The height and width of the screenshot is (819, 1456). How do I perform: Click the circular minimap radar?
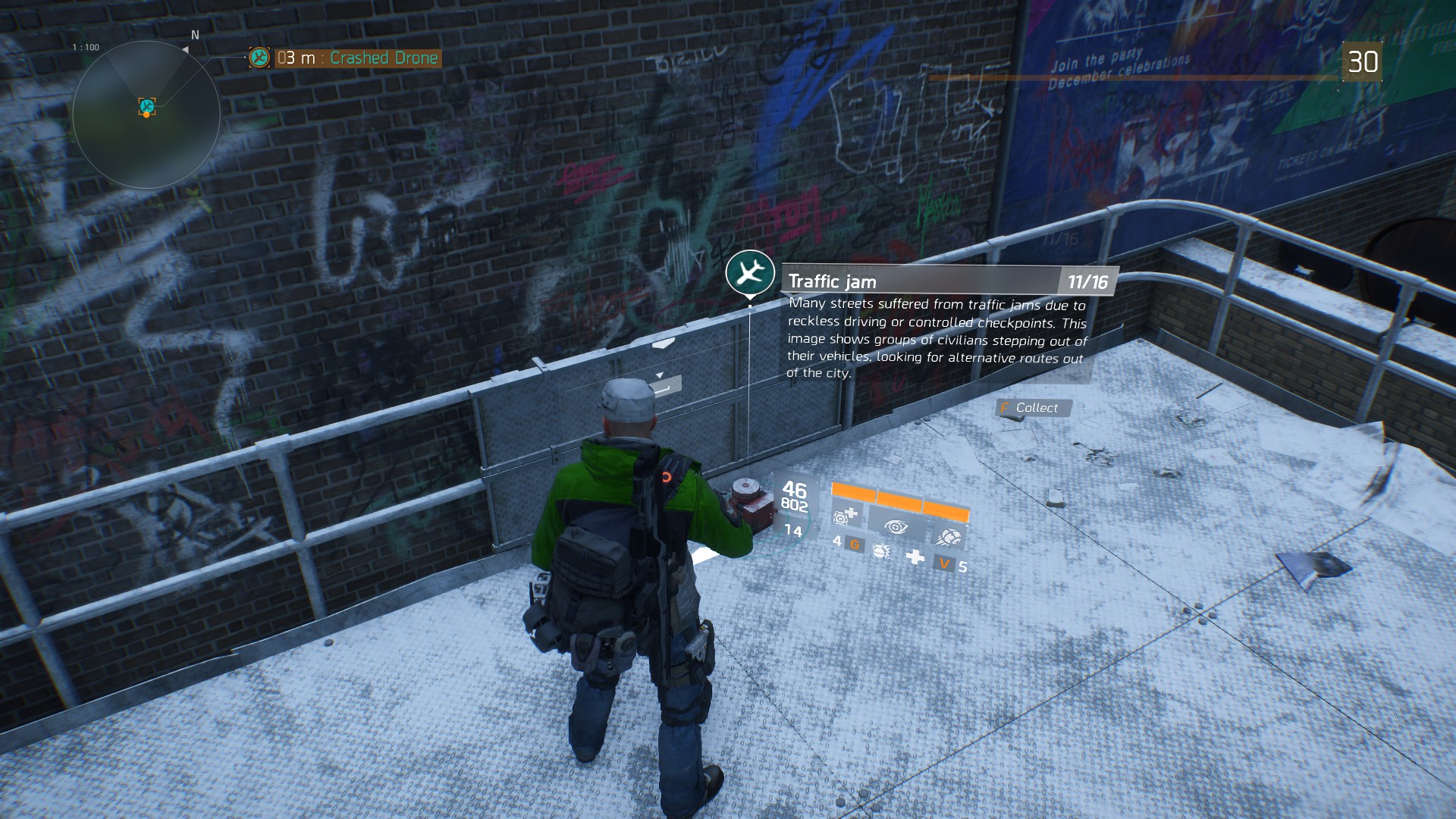pos(146,115)
